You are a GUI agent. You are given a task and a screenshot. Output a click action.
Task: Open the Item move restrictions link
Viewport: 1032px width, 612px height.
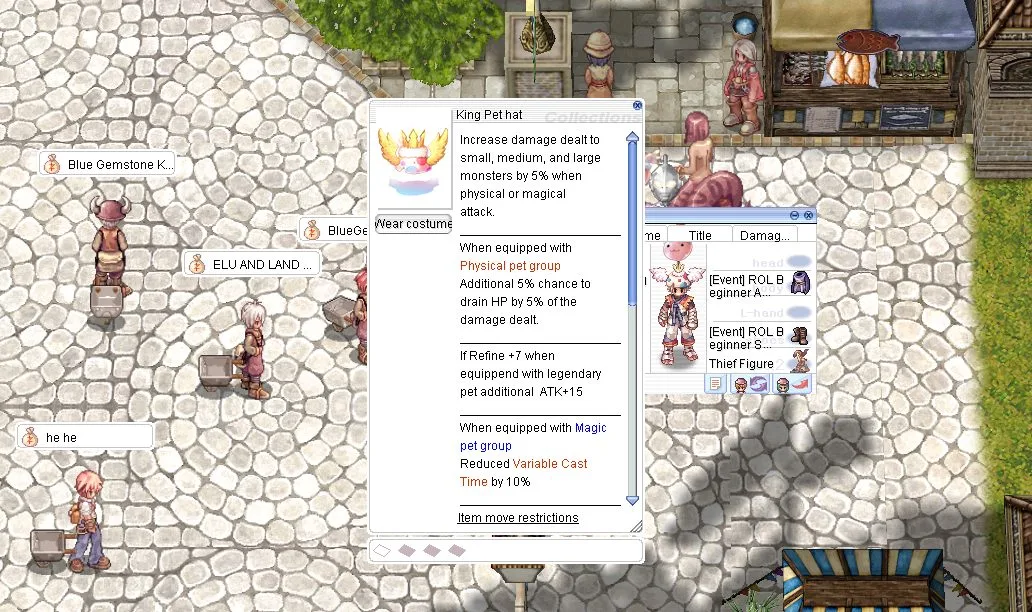[518, 518]
